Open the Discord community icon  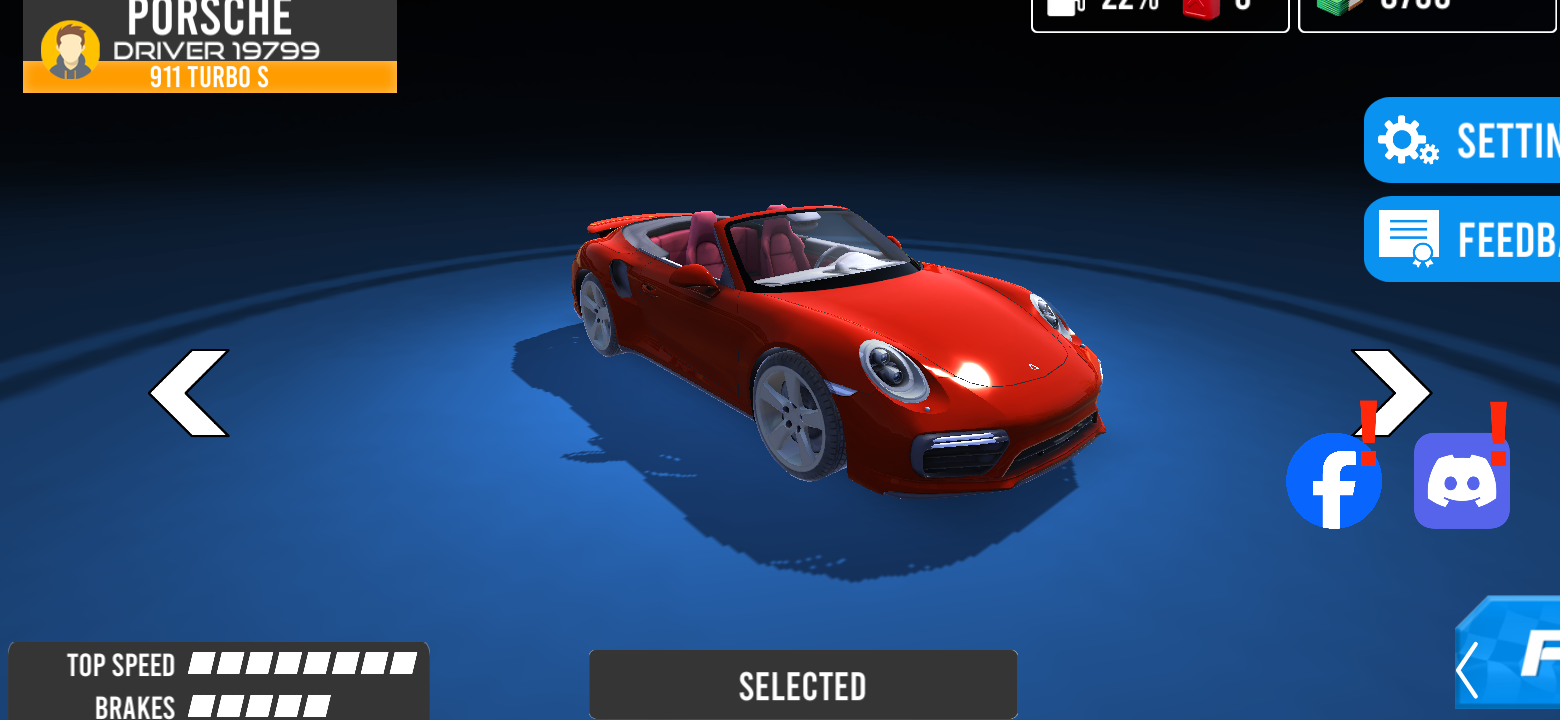tap(1462, 481)
